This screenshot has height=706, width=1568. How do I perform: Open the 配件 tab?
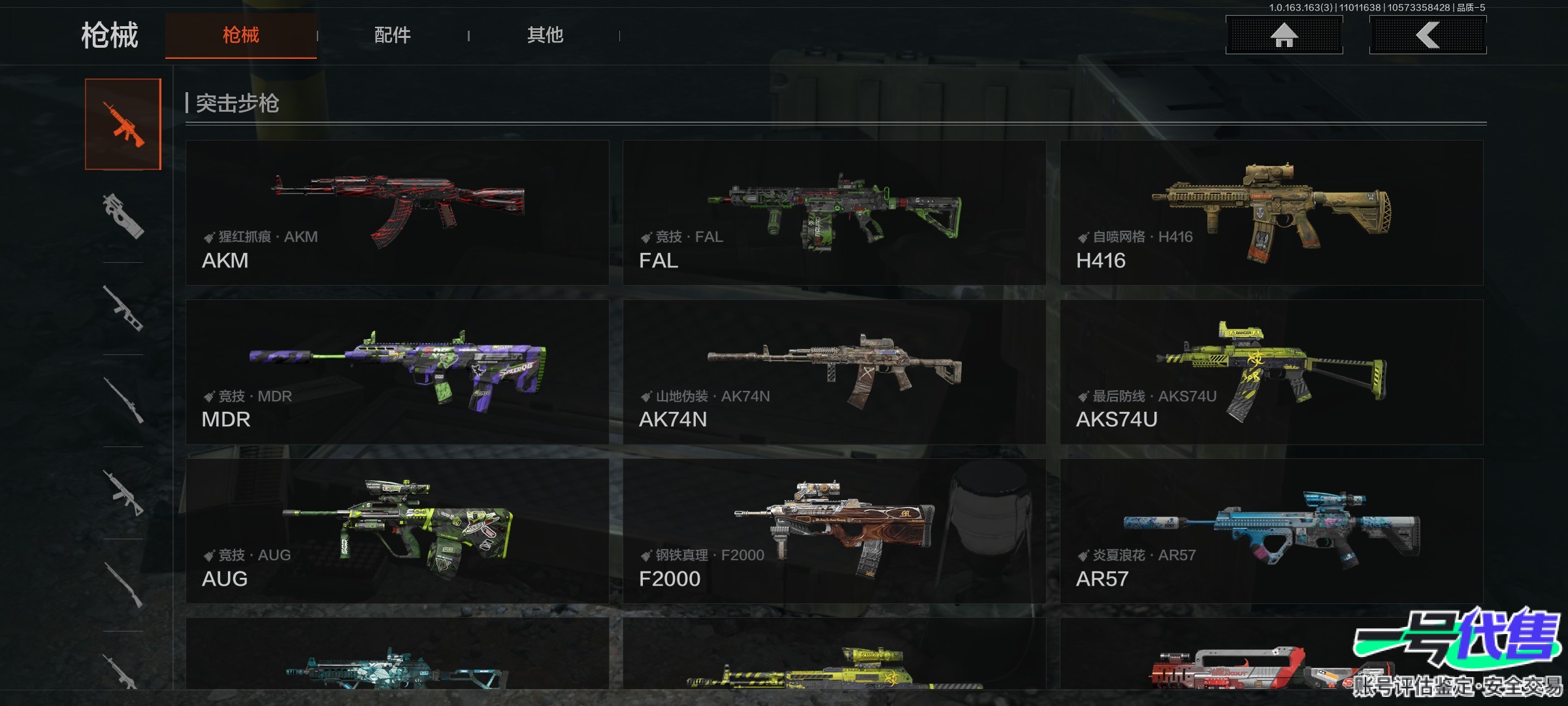(x=392, y=35)
